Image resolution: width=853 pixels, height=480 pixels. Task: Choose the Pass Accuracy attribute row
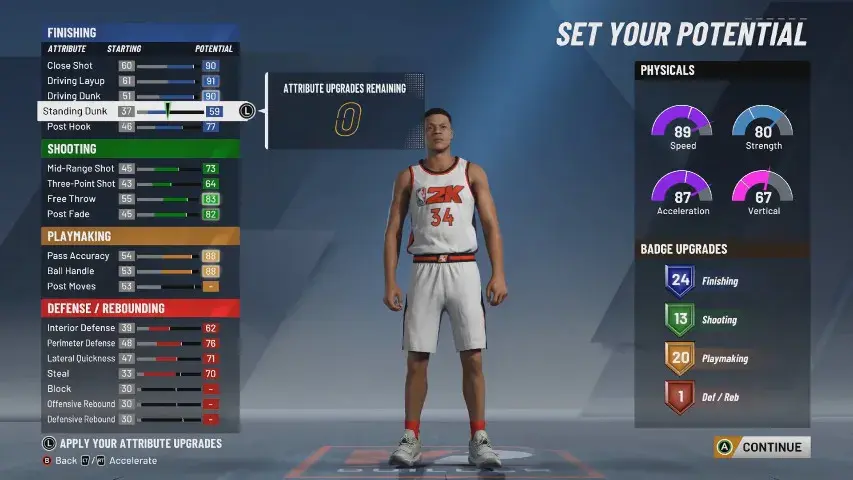[137, 256]
